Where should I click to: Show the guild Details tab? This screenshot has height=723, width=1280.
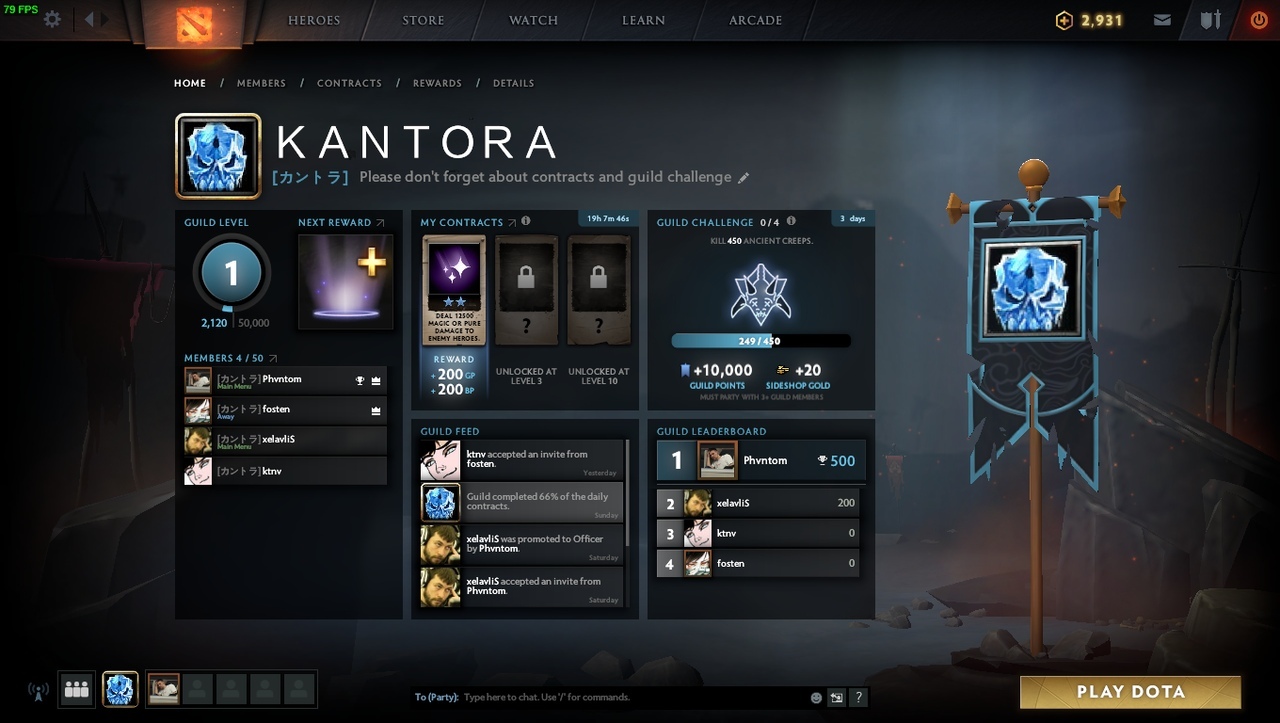513,83
